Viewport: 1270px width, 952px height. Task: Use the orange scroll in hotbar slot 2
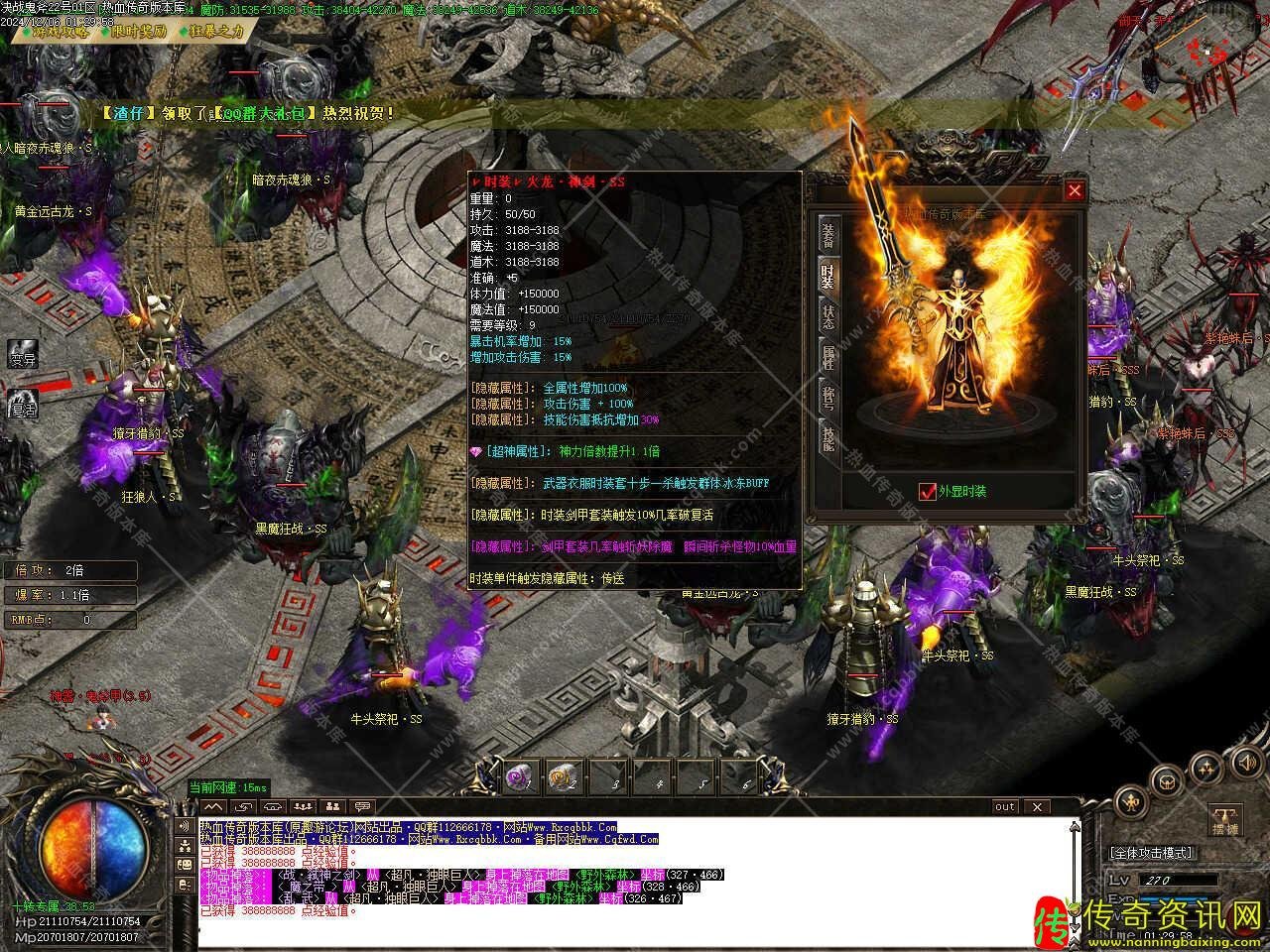(x=562, y=777)
